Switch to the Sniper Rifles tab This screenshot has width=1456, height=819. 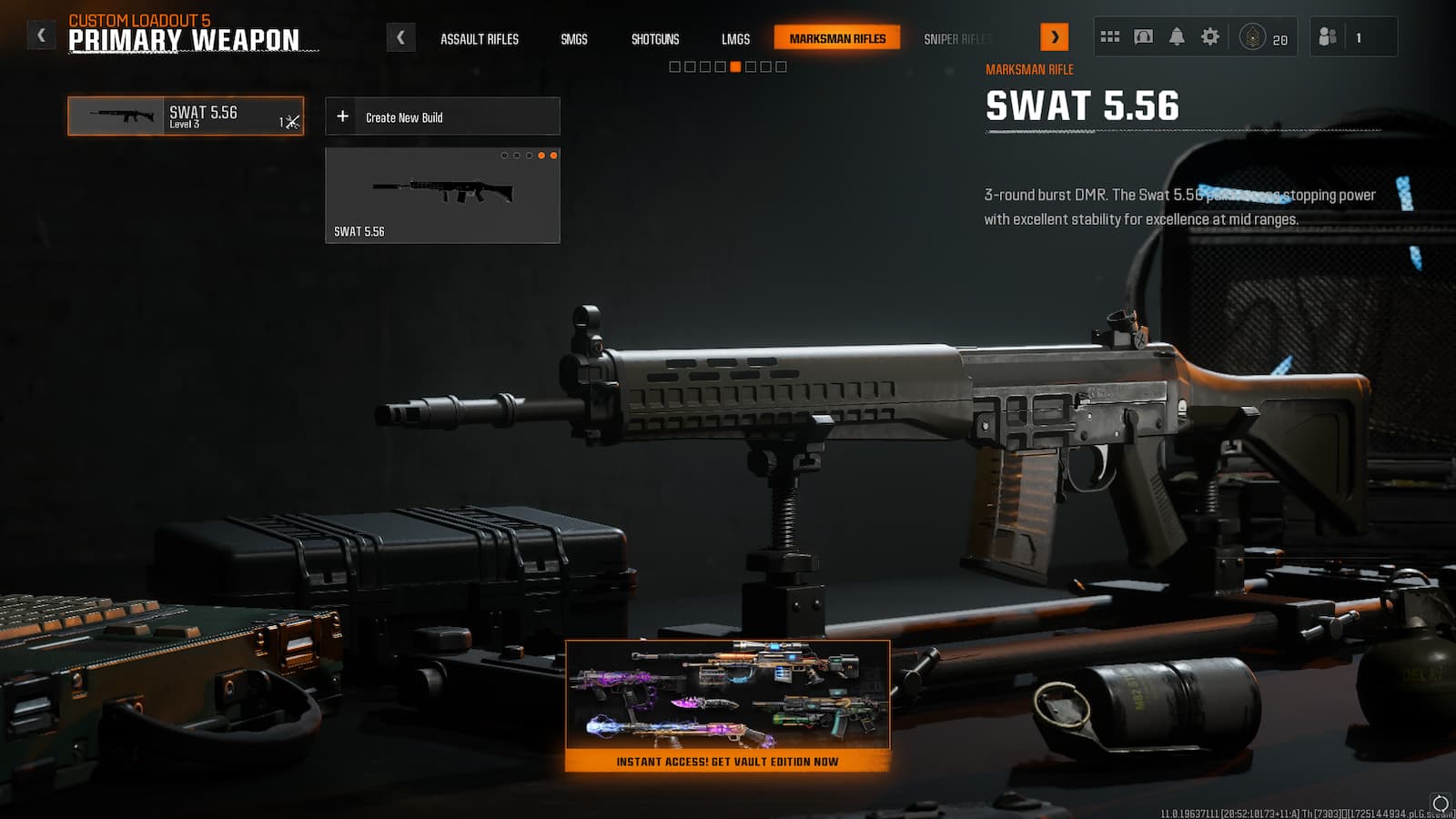pyautogui.click(x=957, y=39)
